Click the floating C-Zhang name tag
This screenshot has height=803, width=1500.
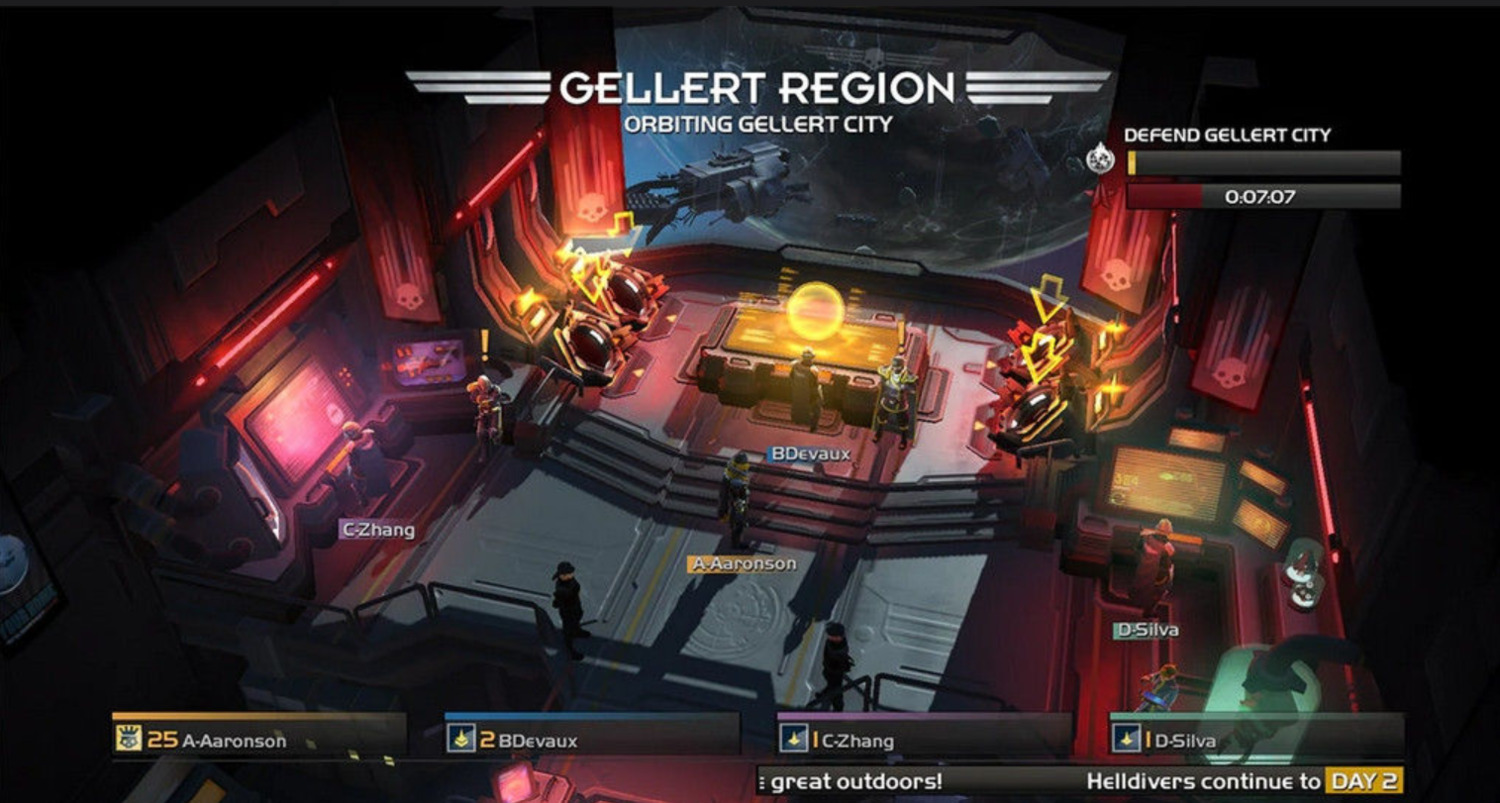[377, 530]
